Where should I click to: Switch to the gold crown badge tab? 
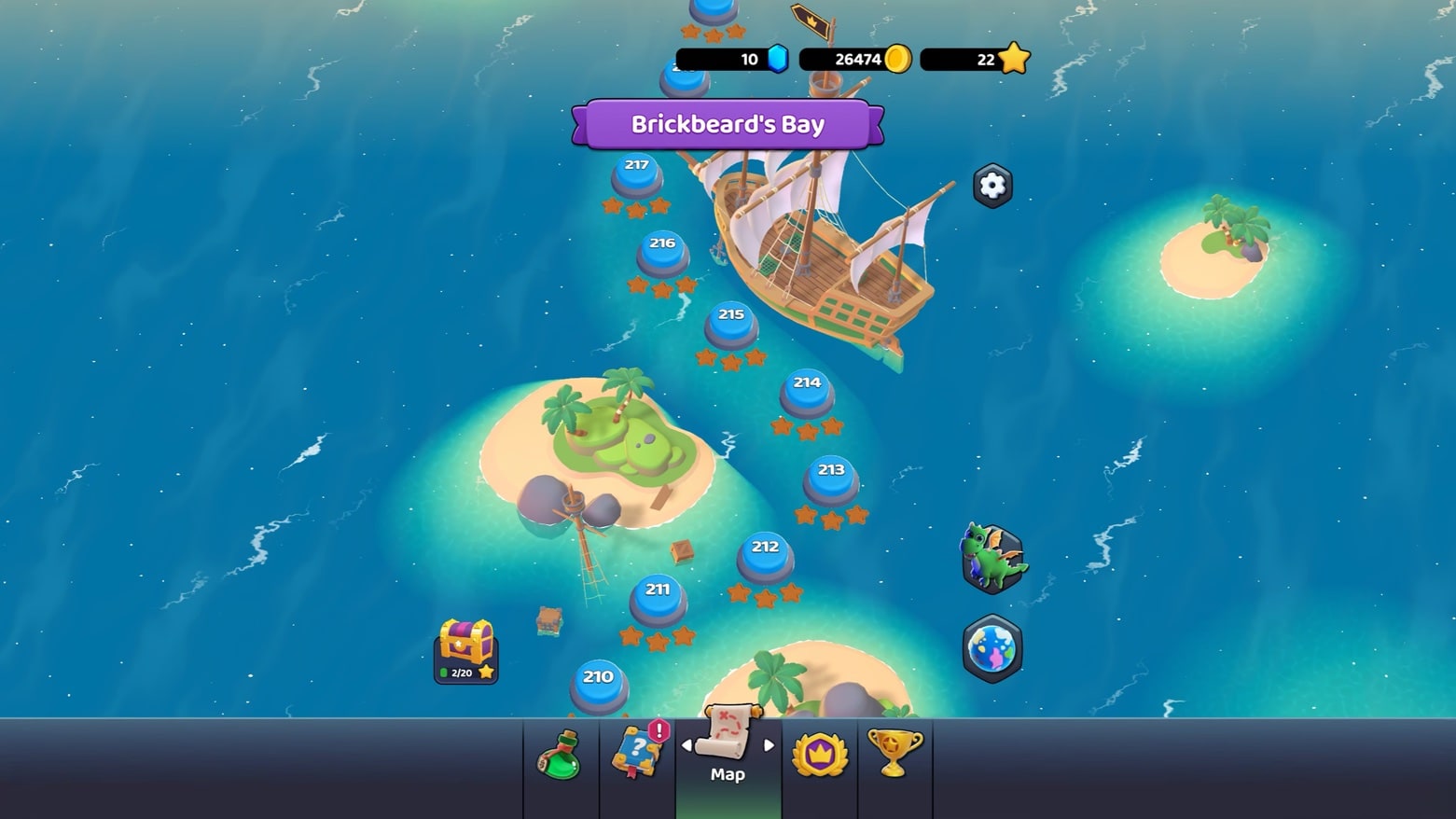(819, 754)
